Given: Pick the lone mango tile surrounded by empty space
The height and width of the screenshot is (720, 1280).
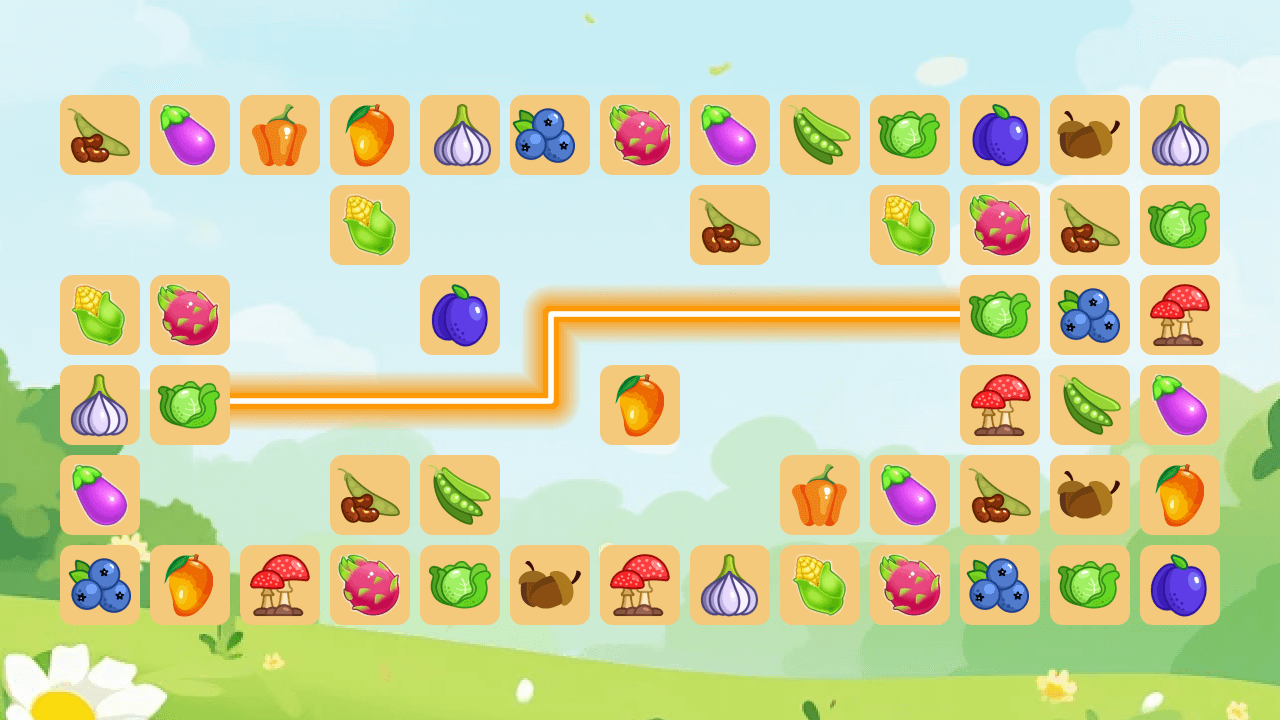Looking at the screenshot, I should 640,405.
